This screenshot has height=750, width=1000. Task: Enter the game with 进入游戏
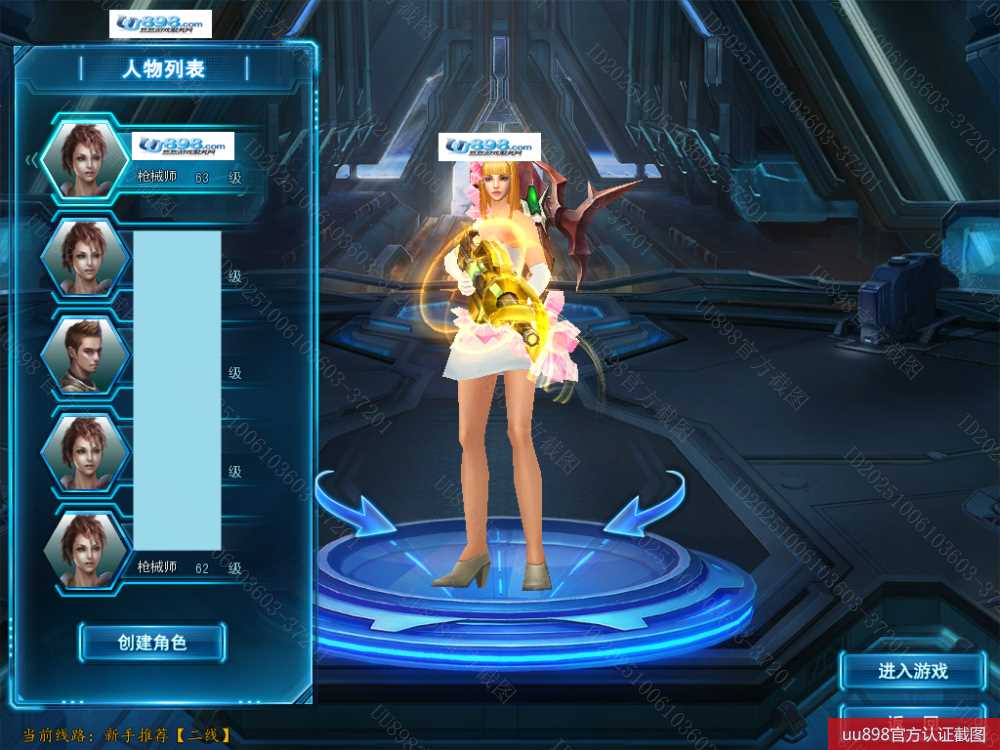click(x=912, y=671)
